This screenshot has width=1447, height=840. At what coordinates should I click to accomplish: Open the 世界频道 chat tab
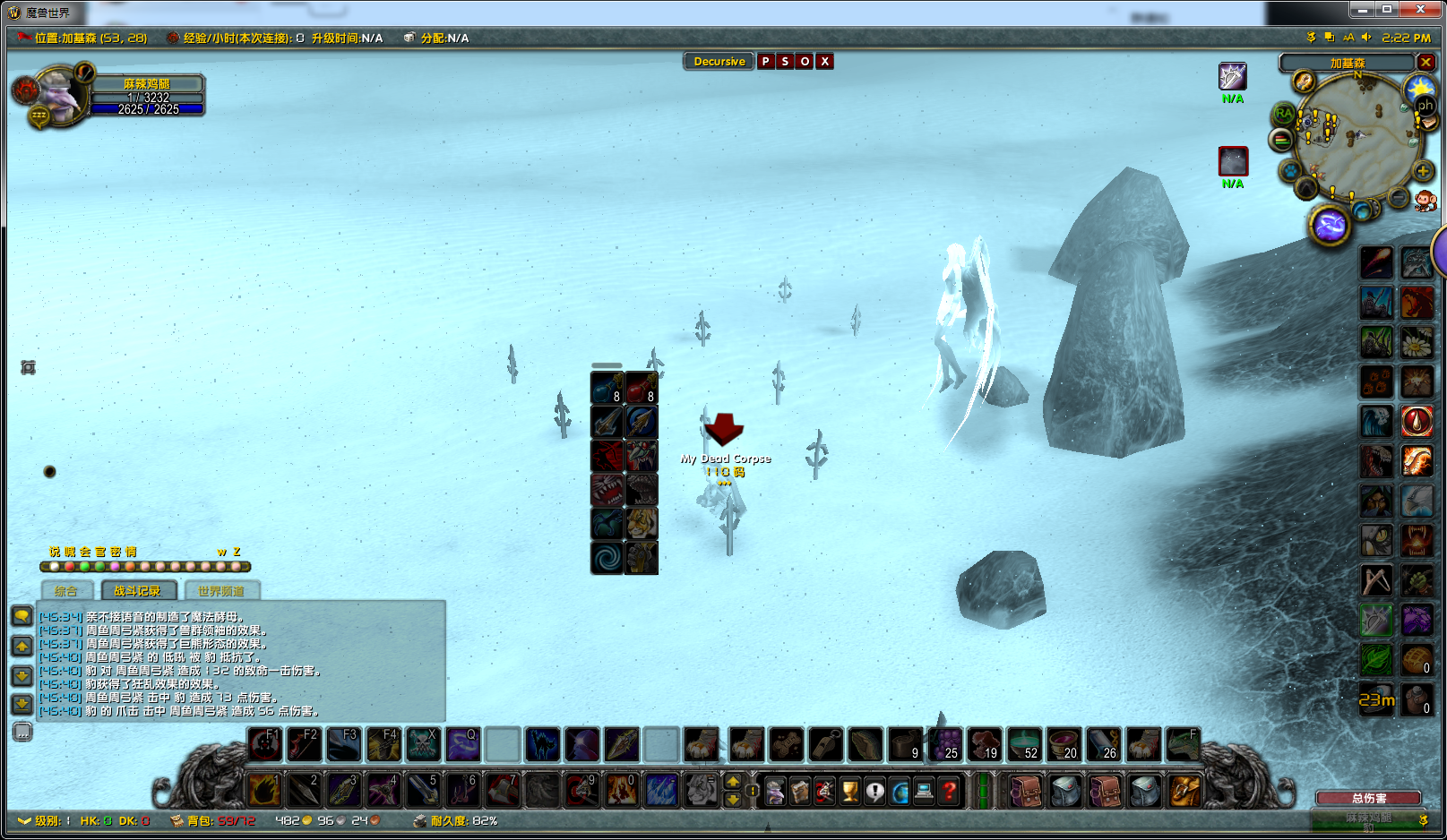(x=220, y=591)
